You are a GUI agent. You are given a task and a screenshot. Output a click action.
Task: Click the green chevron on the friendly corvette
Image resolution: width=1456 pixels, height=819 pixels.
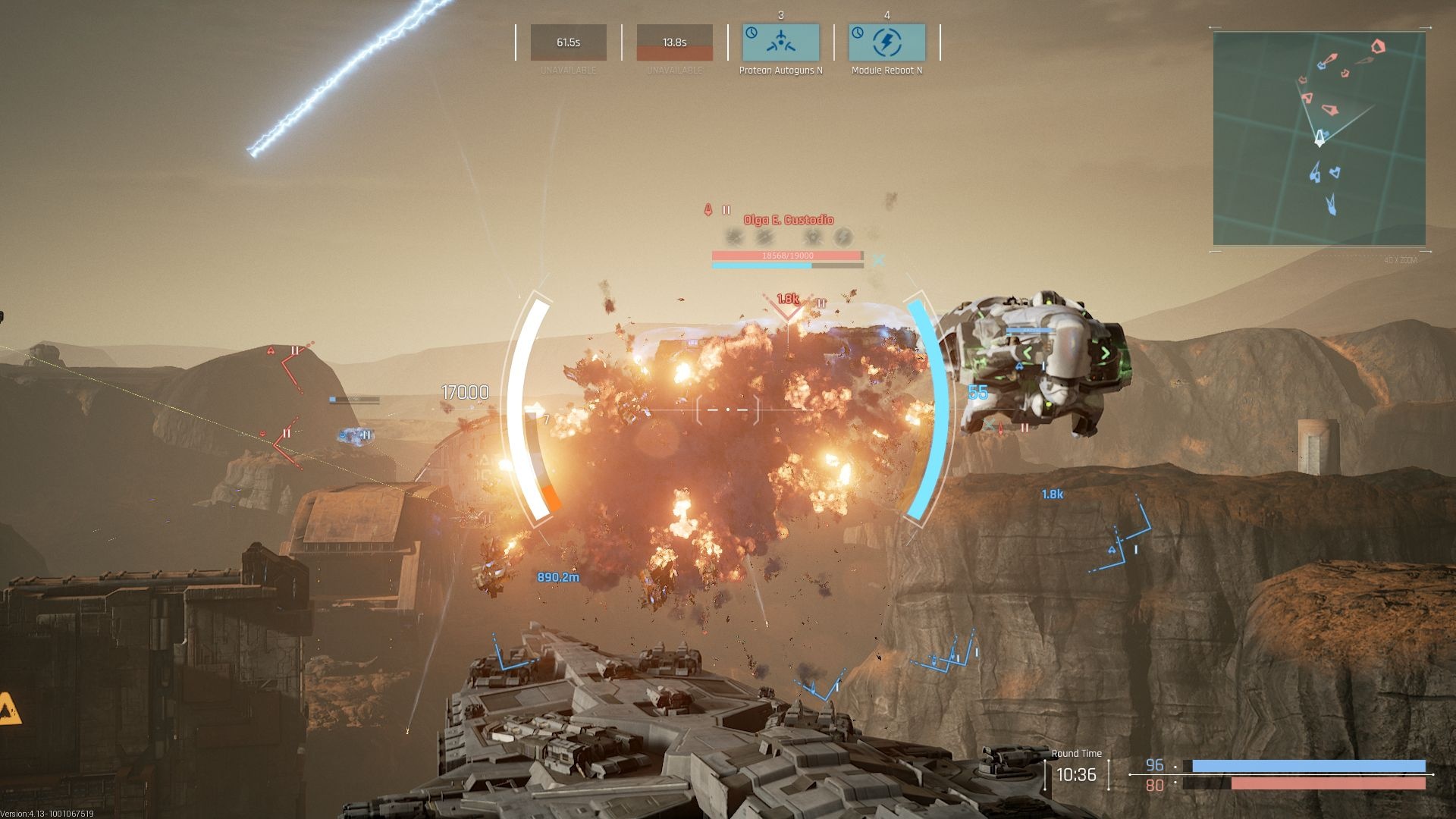1106,353
